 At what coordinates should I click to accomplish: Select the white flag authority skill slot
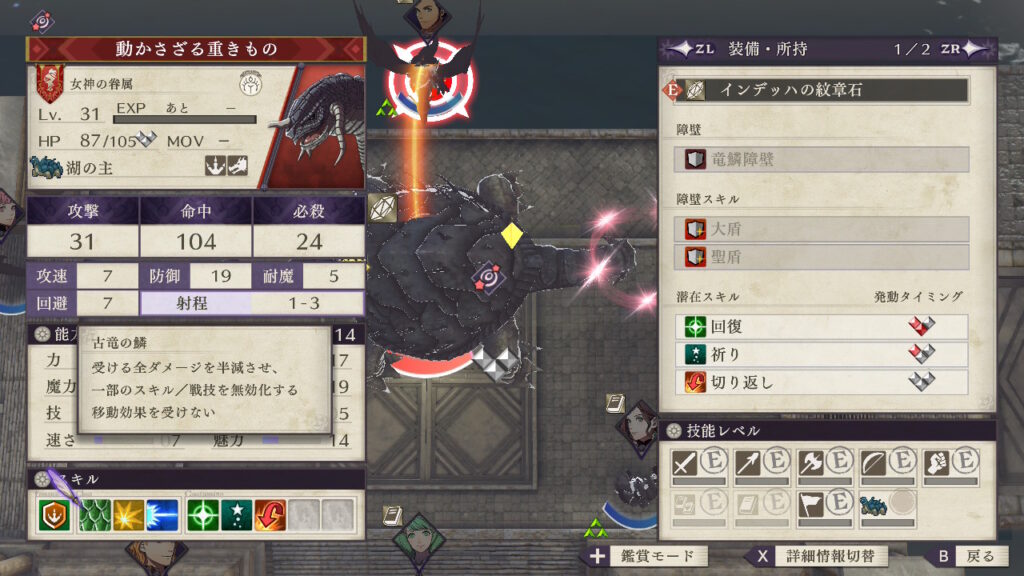(x=823, y=507)
